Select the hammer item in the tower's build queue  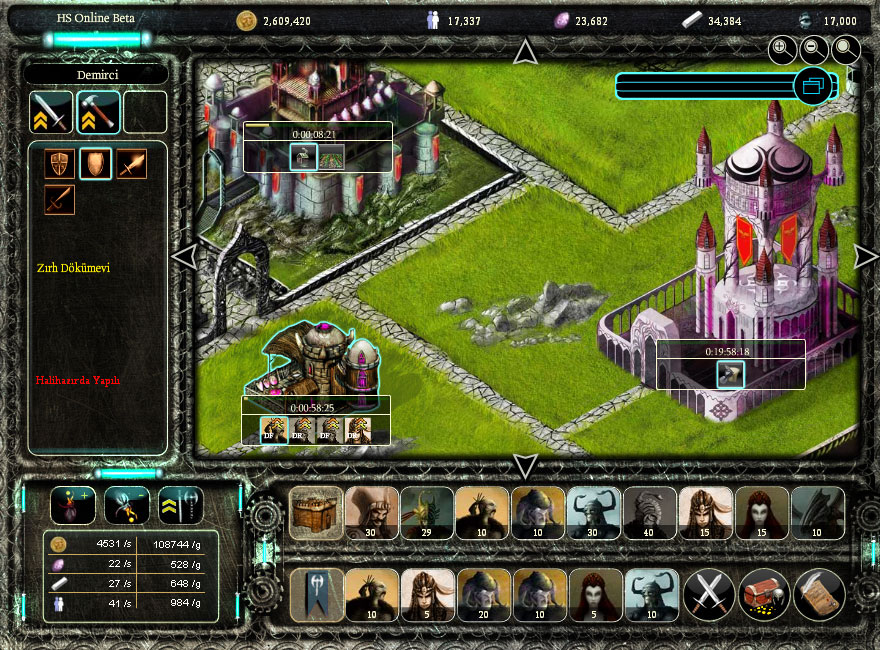coord(730,375)
